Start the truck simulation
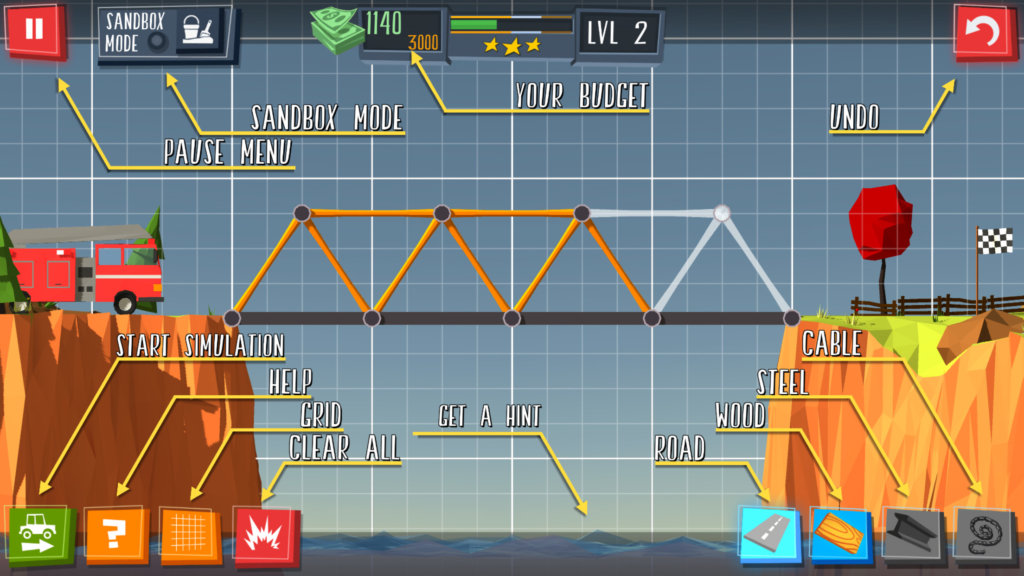 coord(41,536)
